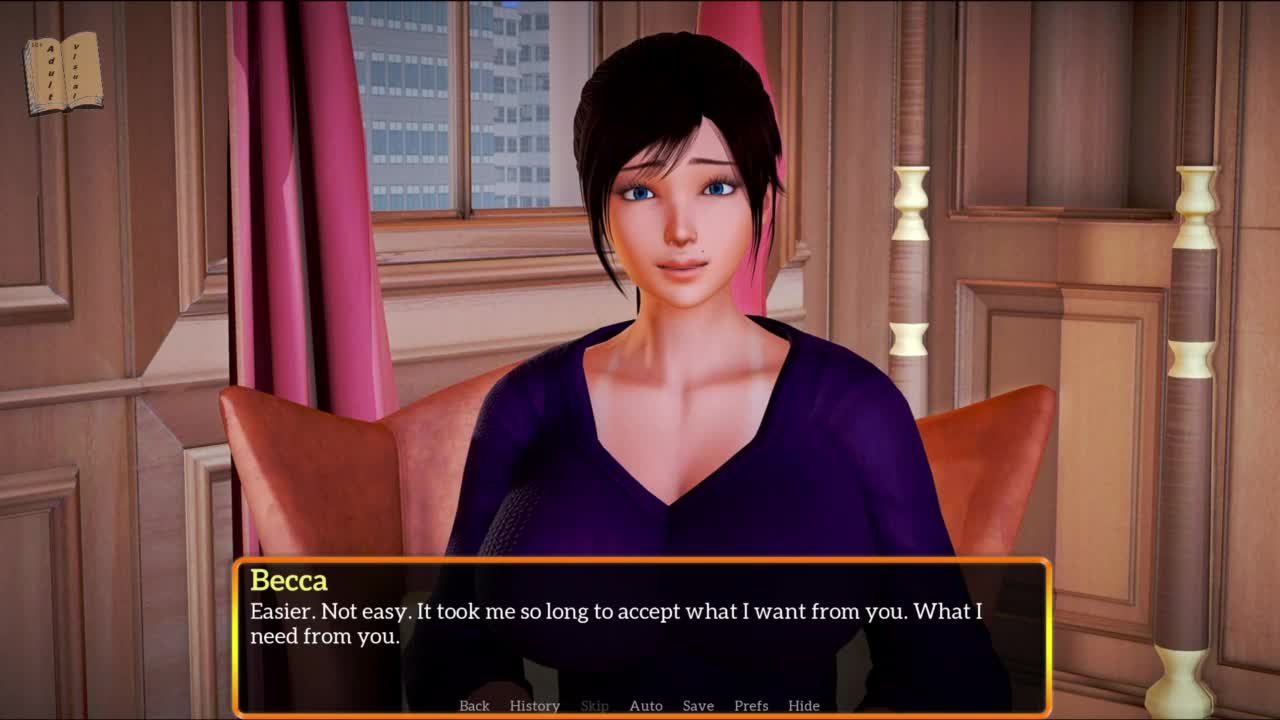Click the Skip dialogue button
Viewport: 1280px width, 720px height.
[594, 705]
